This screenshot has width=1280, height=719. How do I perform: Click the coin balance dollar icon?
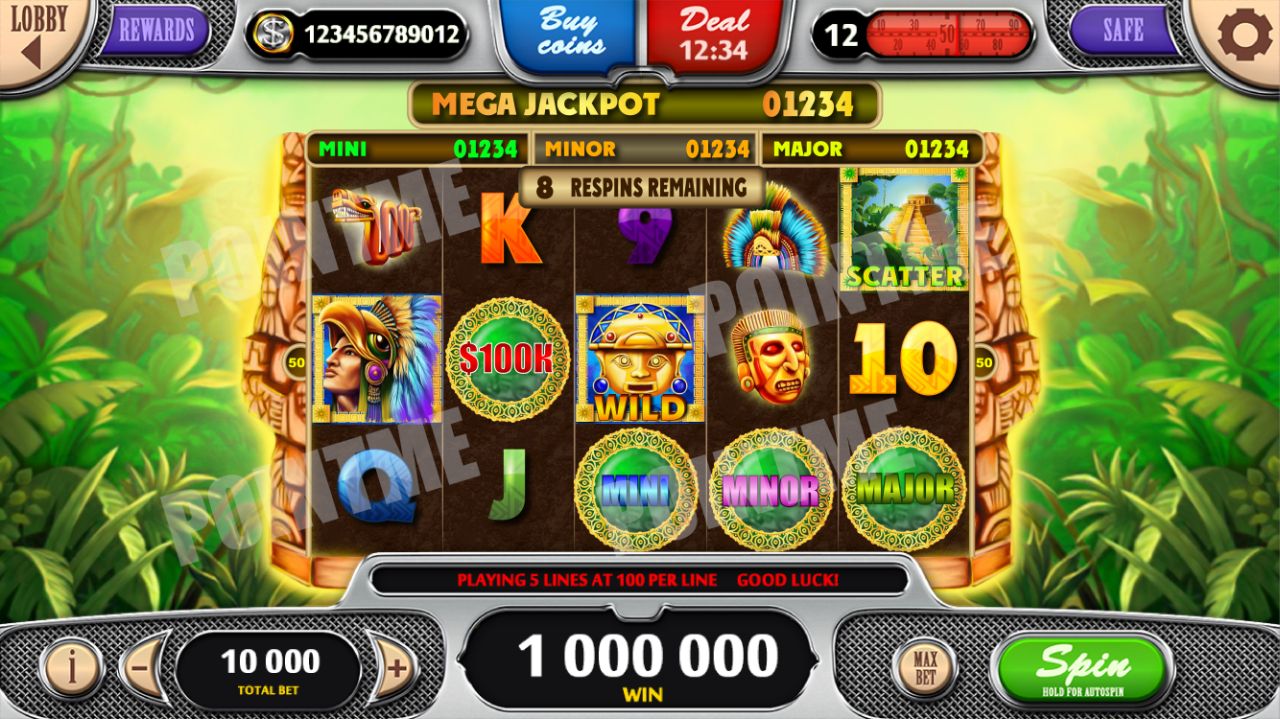point(272,35)
